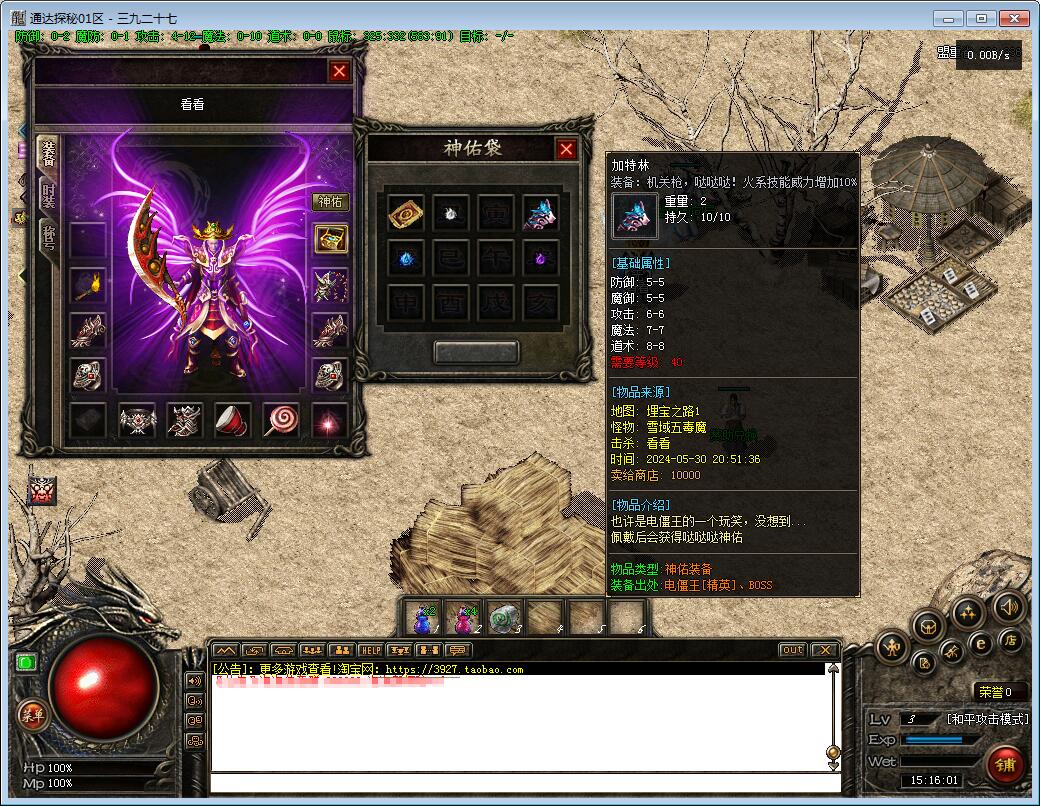Open the red 铺 stall button
Image resolution: width=1040 pixels, height=806 pixels.
click(1005, 765)
